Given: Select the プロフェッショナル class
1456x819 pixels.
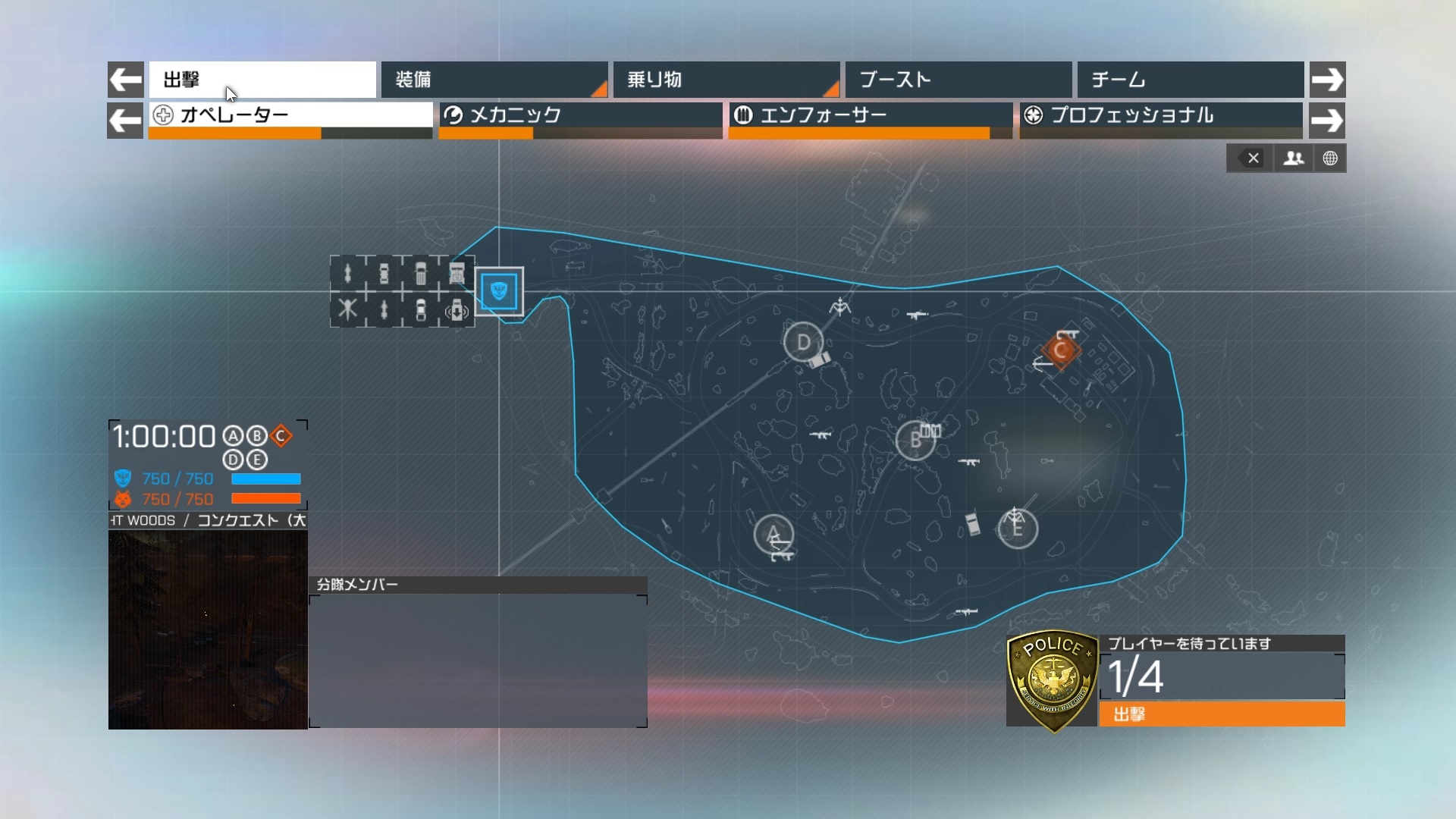Looking at the screenshot, I should 1160,115.
